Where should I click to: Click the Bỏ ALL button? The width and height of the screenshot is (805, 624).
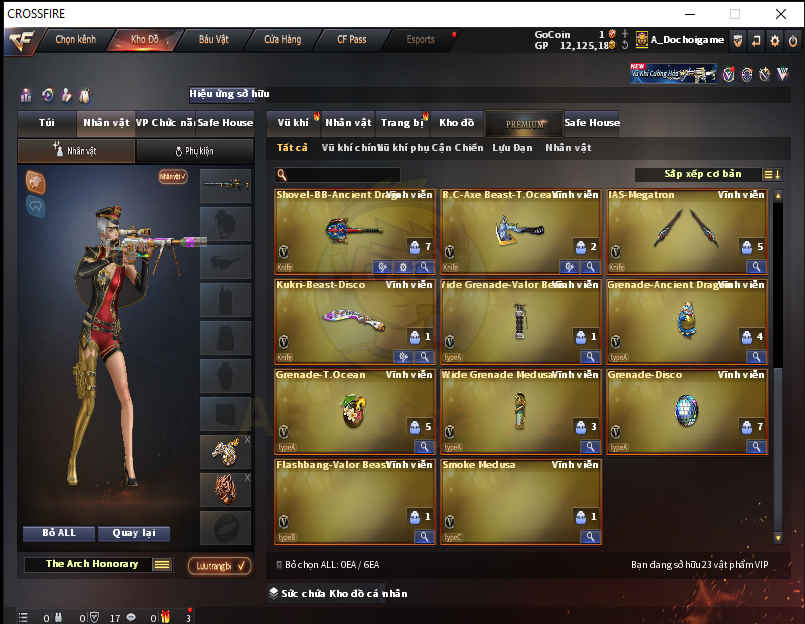click(59, 533)
